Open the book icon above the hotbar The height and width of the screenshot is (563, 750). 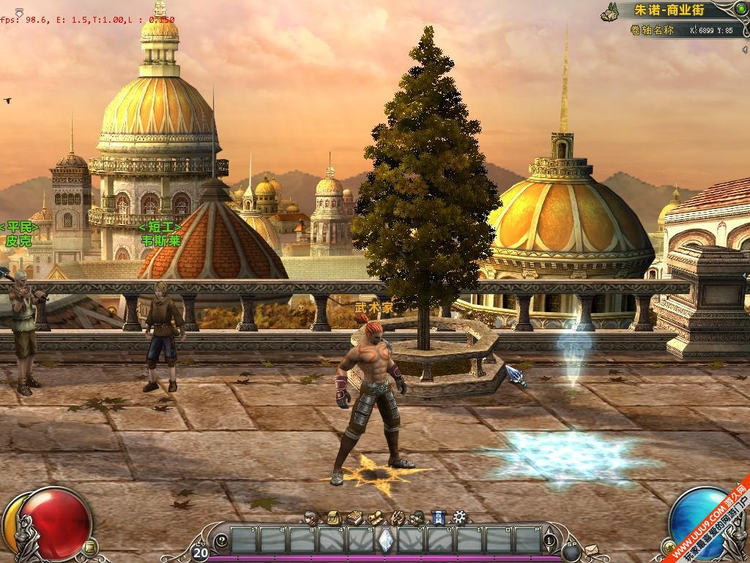354,517
